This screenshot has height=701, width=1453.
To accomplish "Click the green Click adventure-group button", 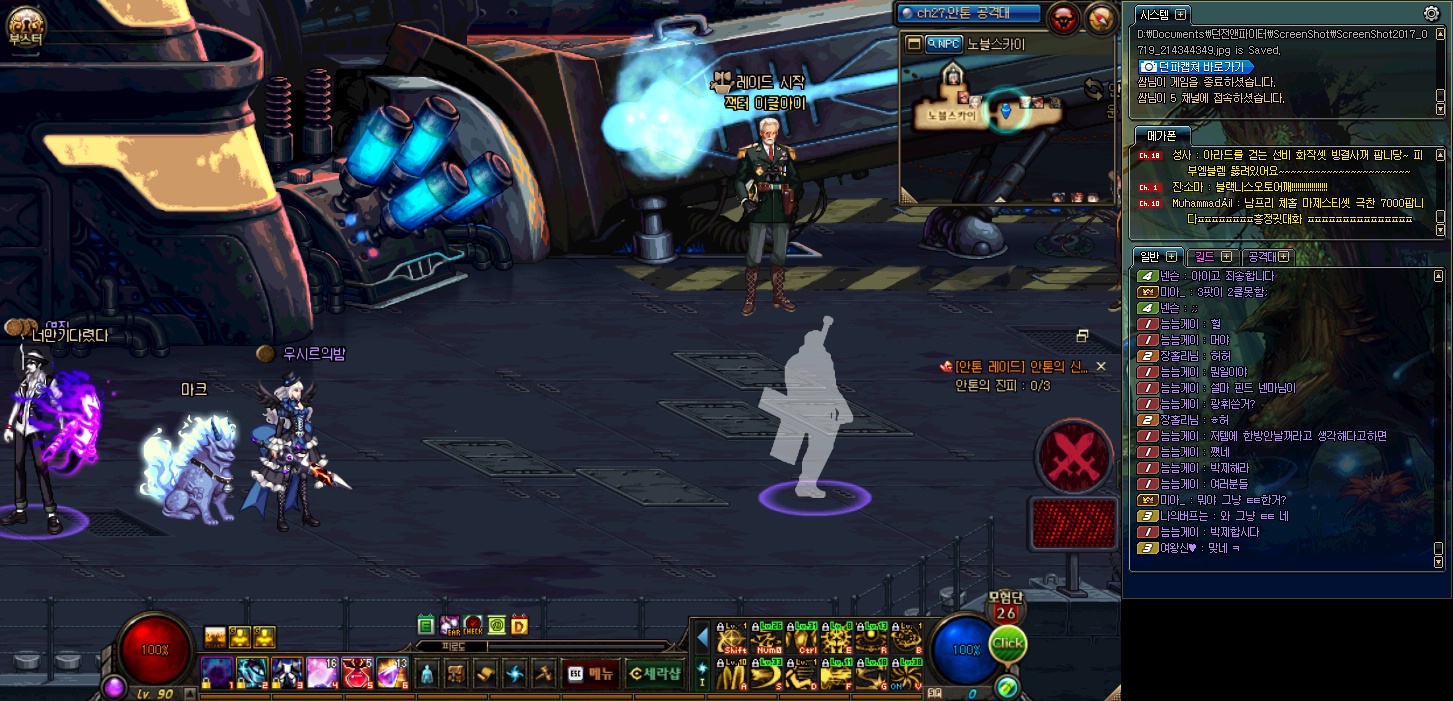I will [x=1007, y=644].
